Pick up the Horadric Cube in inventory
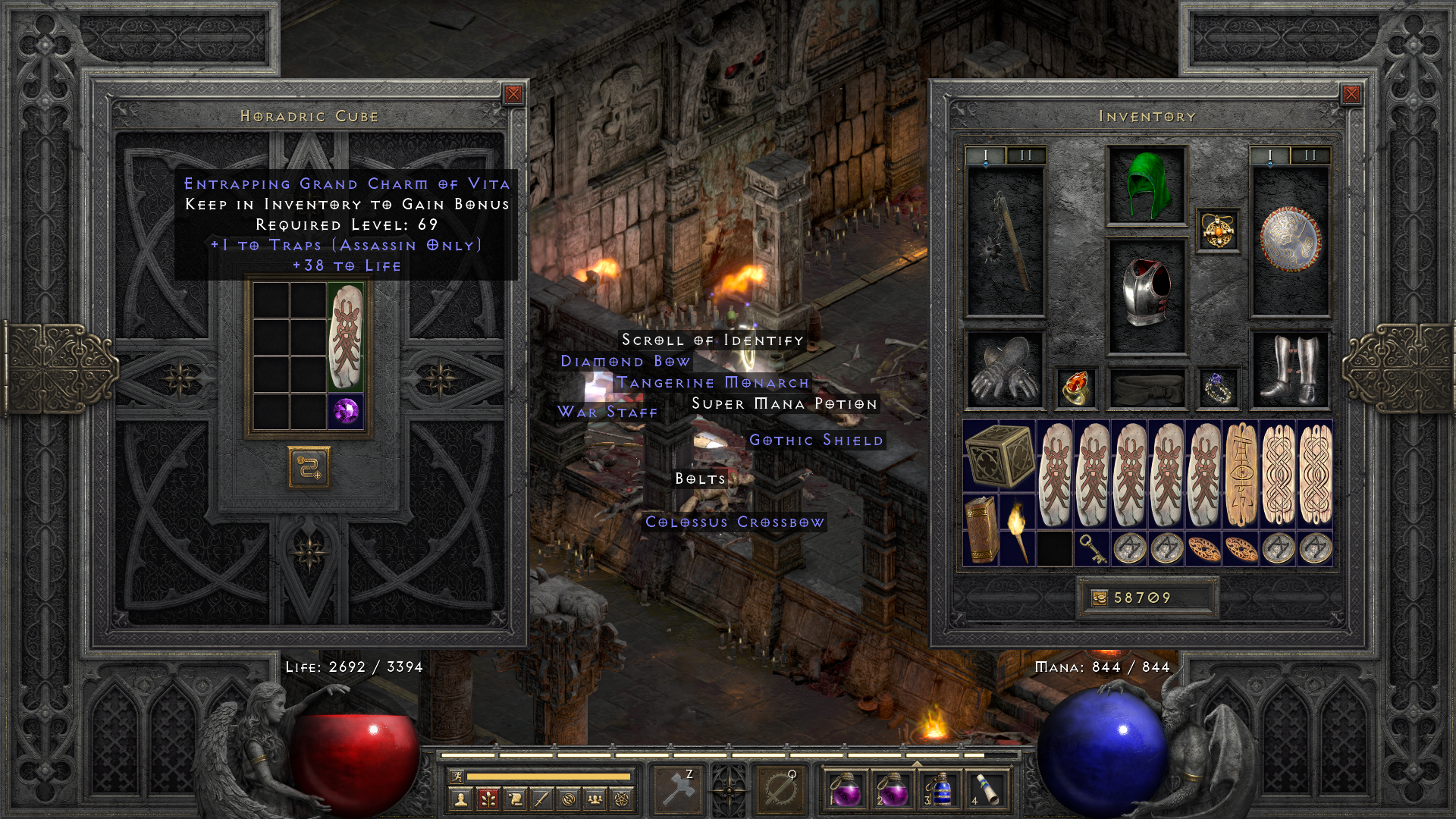This screenshot has height=819, width=1456. pos(999,457)
